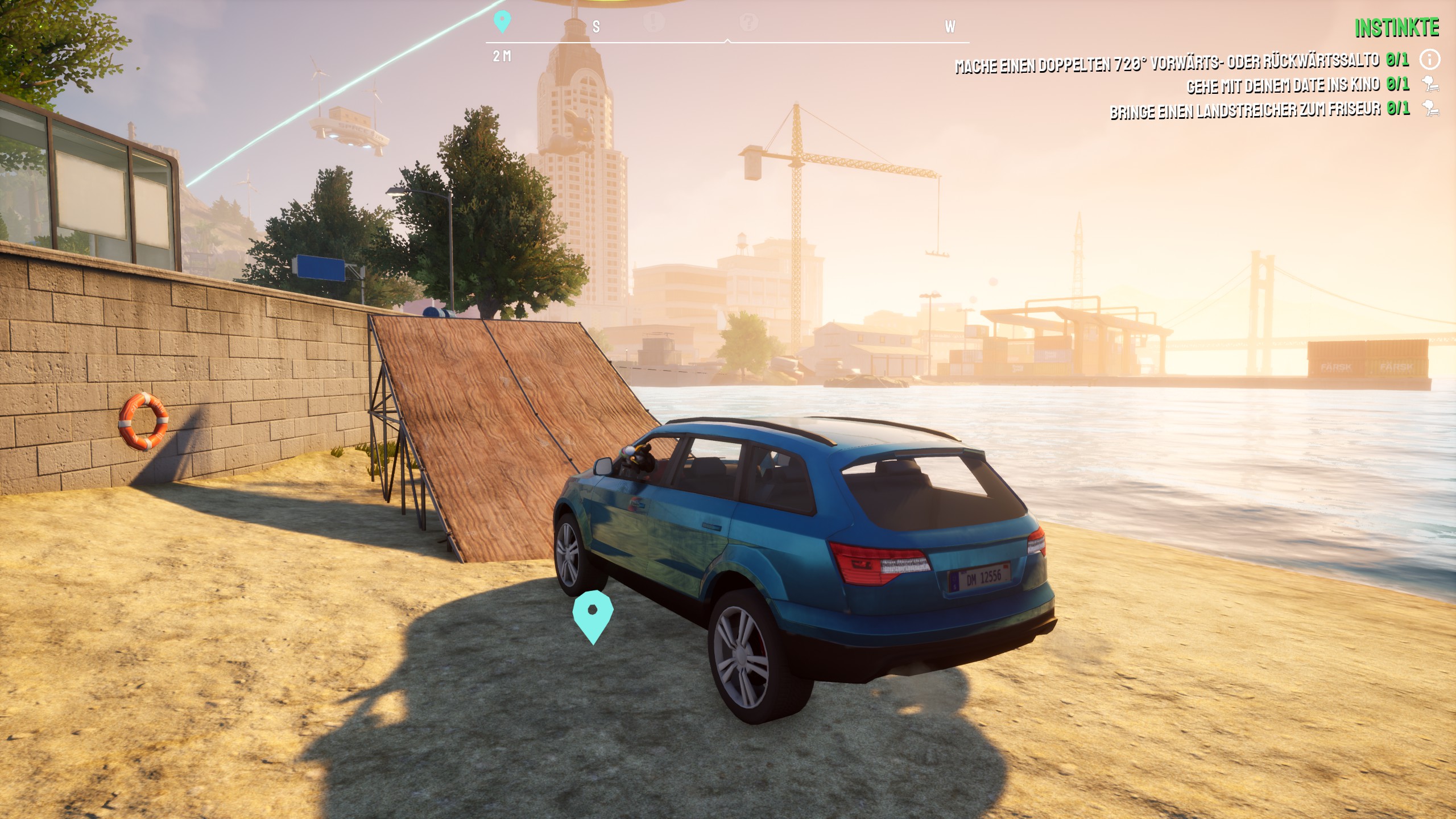Select the 720° Vorwärts- oder Rückwärtssalto objective
Viewport: 1456px width, 819px height.
[x=1166, y=63]
